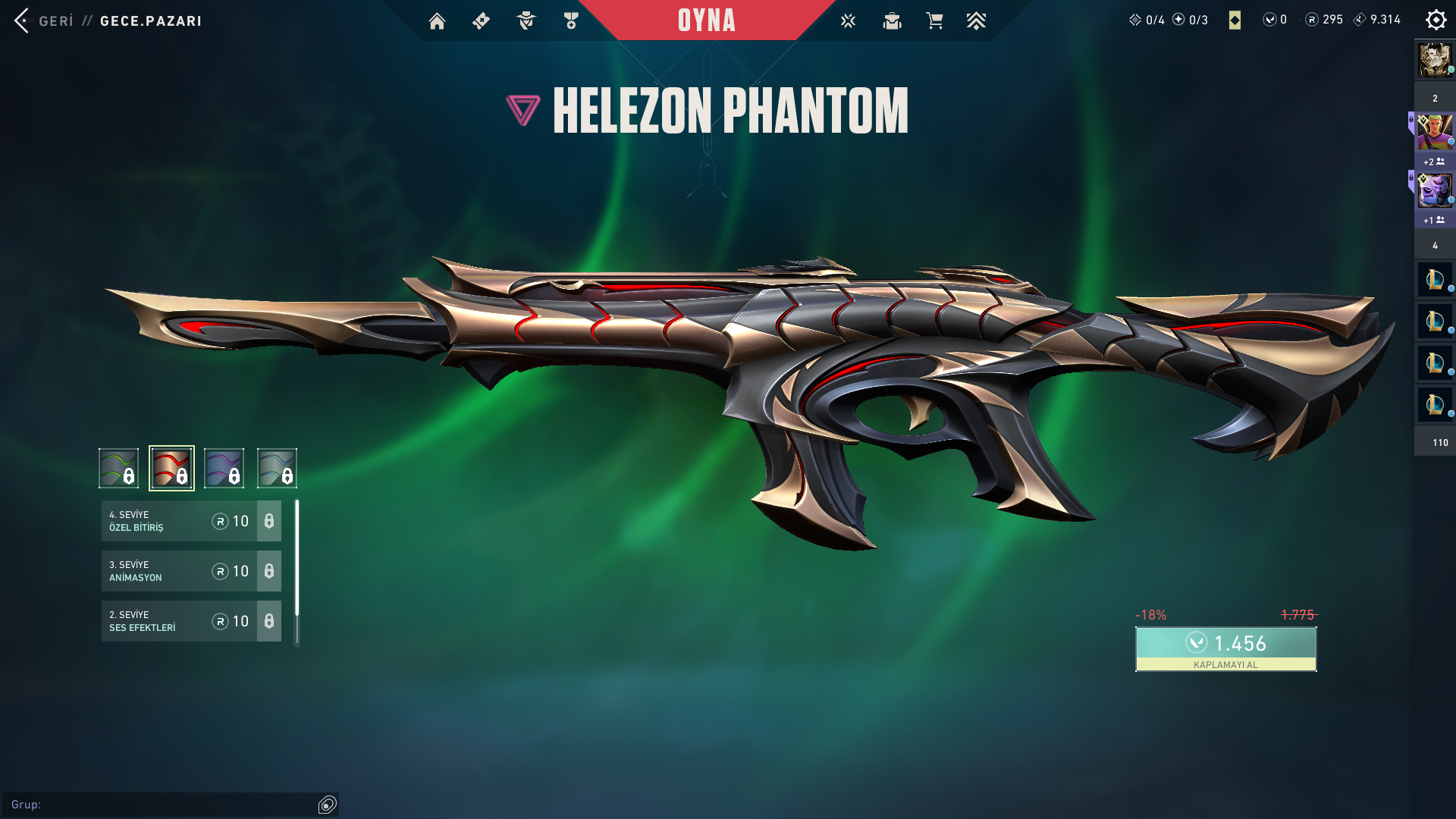Open the Radianite Points balance showing 295

coord(1324,20)
